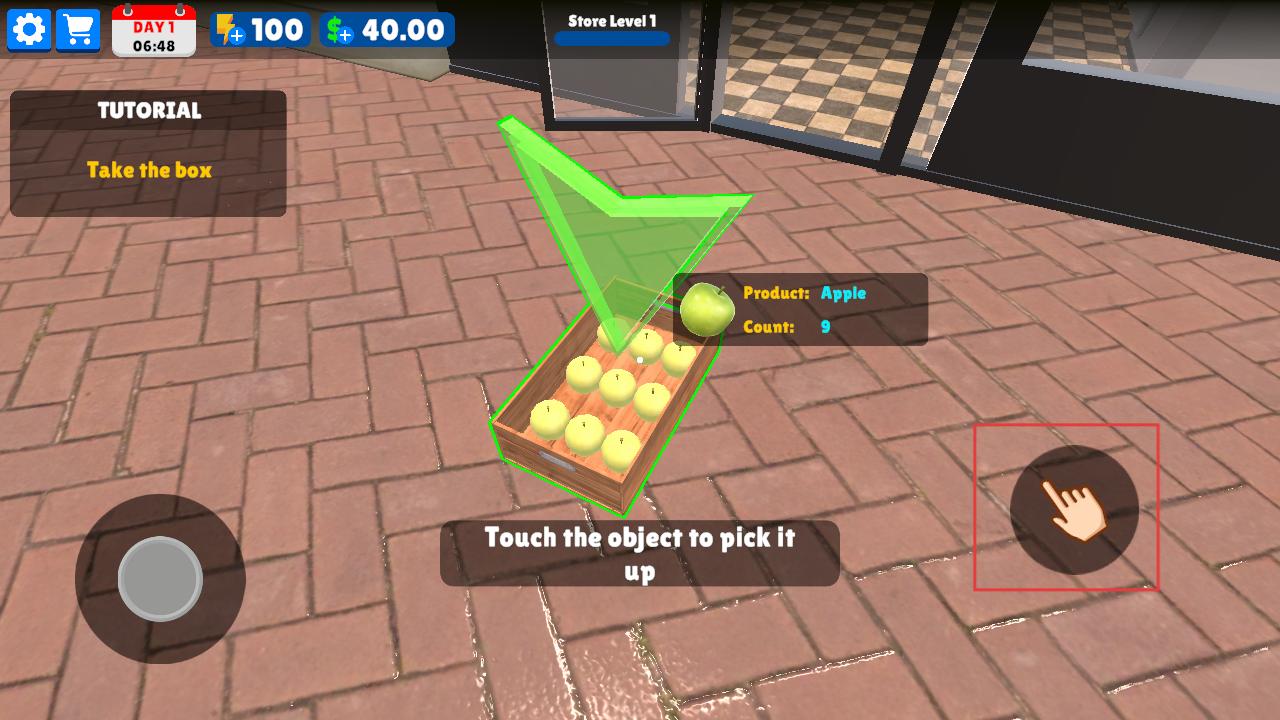The width and height of the screenshot is (1280, 720).
Task: Add more energy with lightning plus icon
Action: tap(230, 30)
